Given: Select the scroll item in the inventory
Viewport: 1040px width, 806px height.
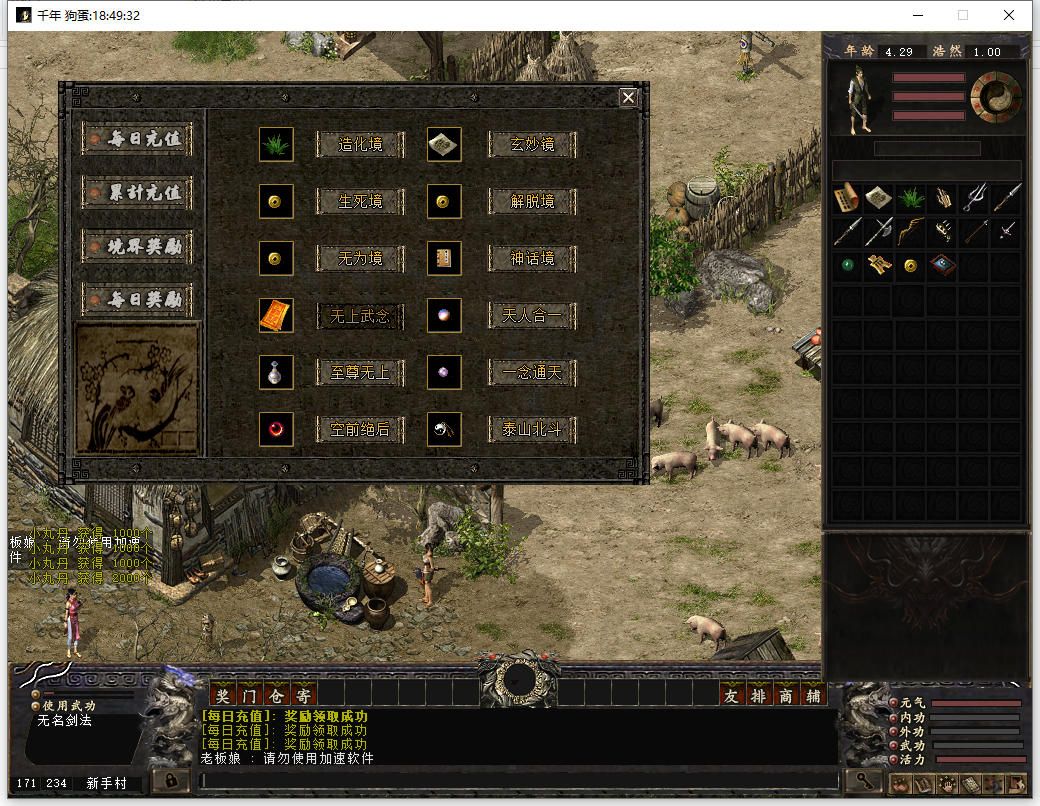Looking at the screenshot, I should click(x=846, y=197).
